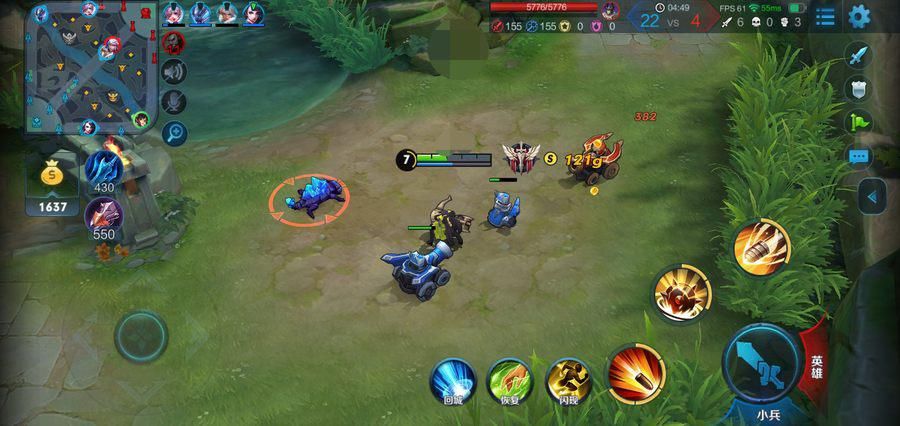
Task: Click the magnifier icon below the microphone
Action: (x=175, y=132)
